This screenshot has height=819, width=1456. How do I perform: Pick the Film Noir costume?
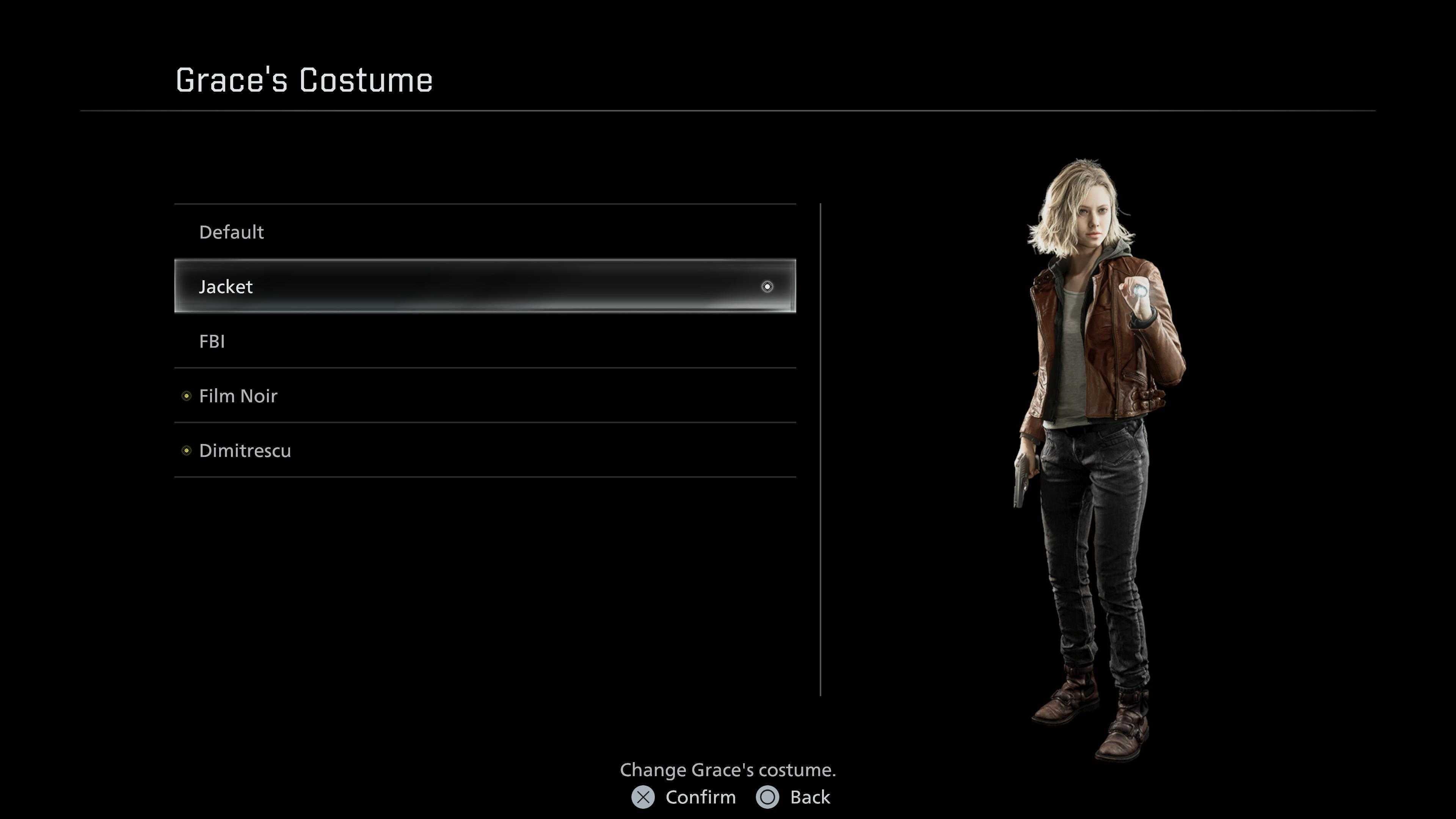(238, 395)
